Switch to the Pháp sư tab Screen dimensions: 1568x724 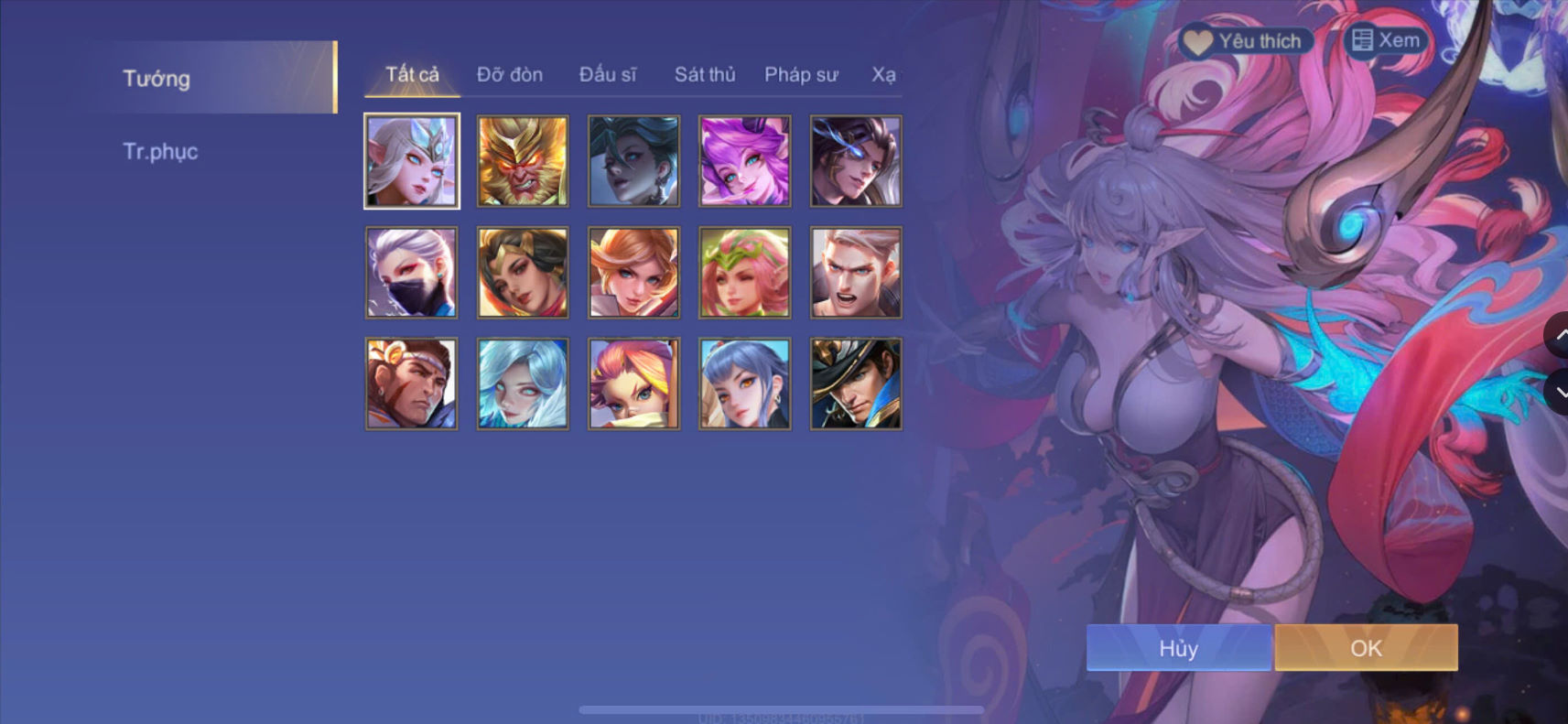[801, 75]
